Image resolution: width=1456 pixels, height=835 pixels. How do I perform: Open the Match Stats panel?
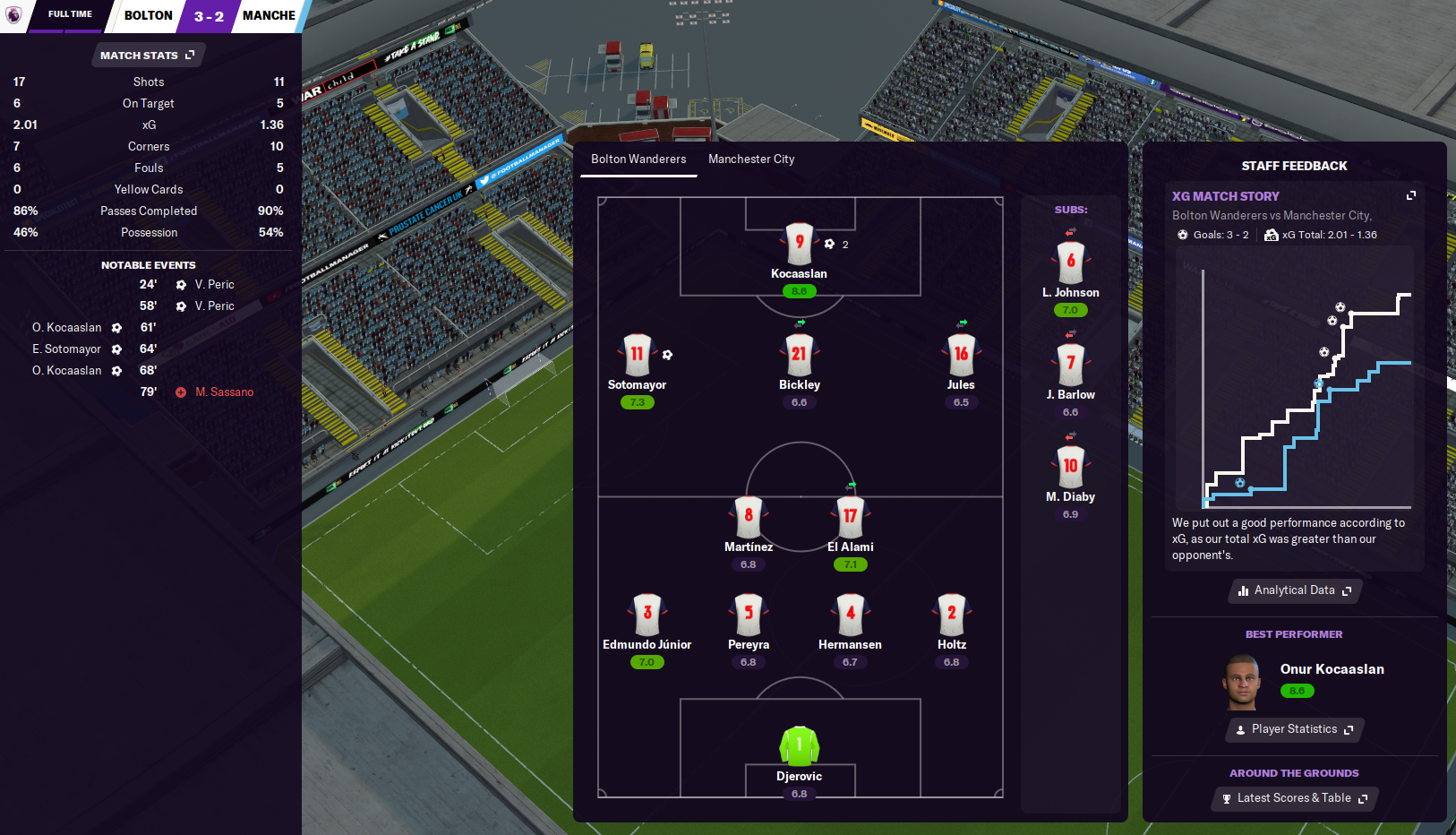click(148, 56)
